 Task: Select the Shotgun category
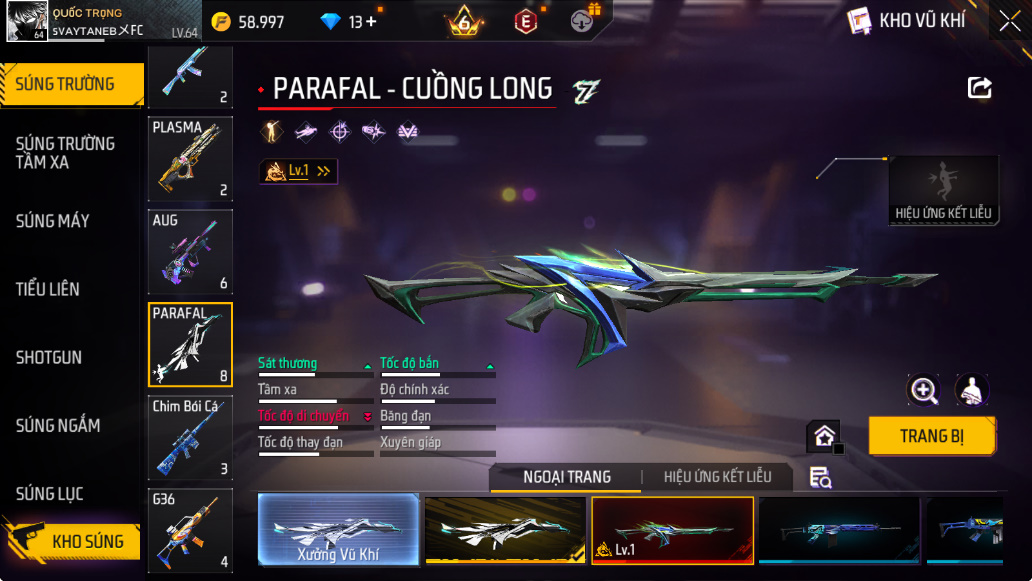pos(49,357)
